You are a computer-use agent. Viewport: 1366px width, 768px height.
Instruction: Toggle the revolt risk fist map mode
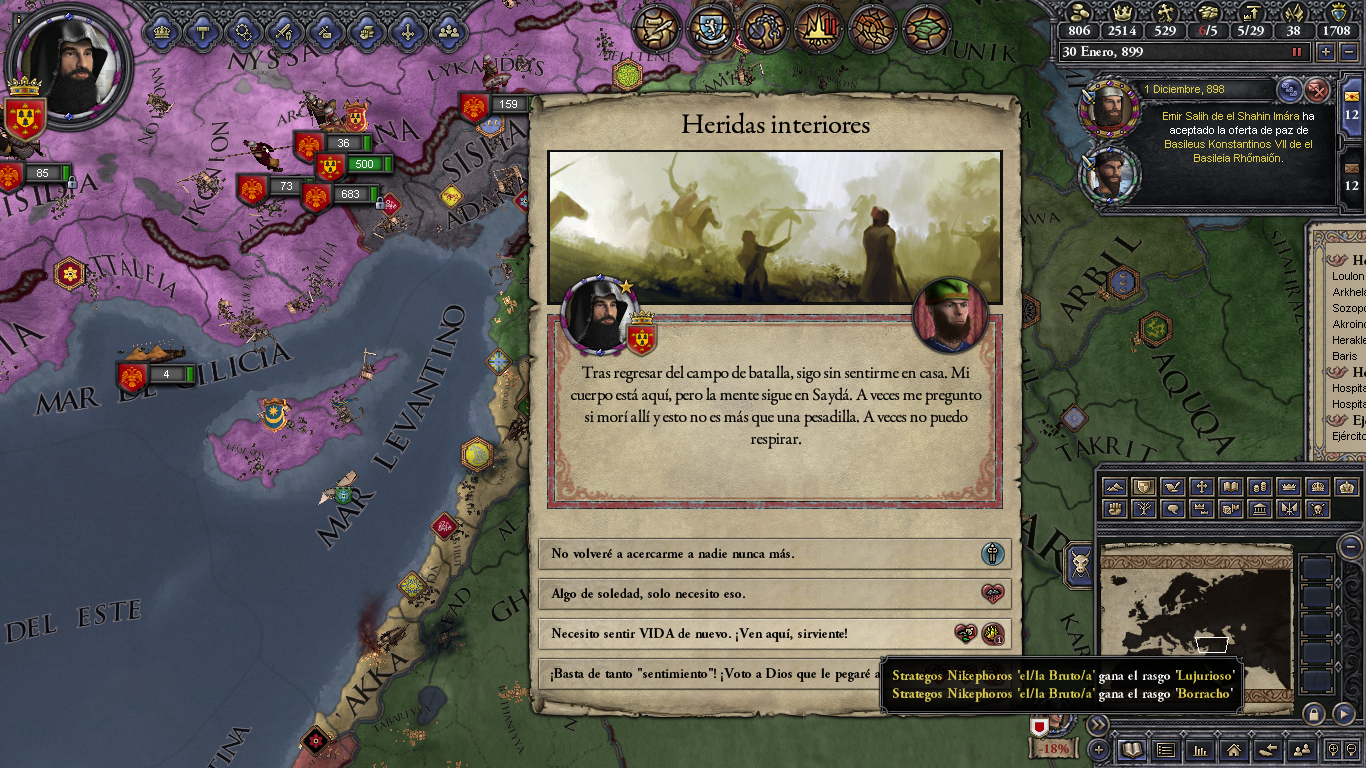coord(1114,508)
